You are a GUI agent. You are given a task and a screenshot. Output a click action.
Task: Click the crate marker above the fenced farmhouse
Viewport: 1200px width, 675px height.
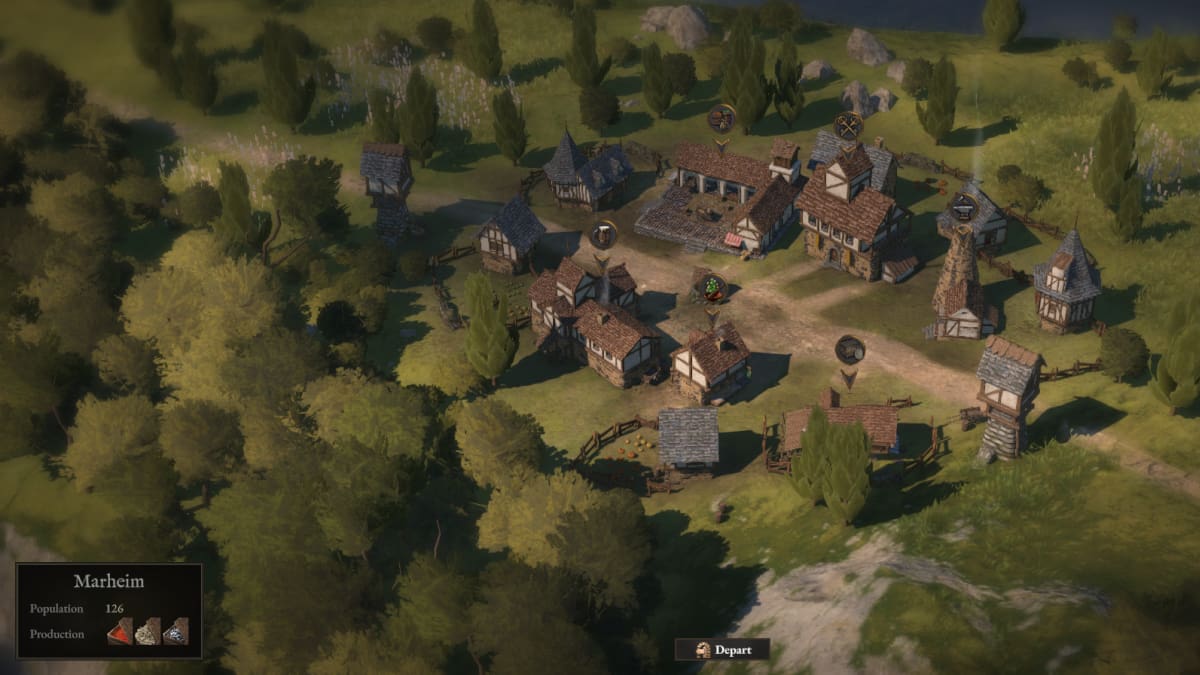click(x=849, y=349)
